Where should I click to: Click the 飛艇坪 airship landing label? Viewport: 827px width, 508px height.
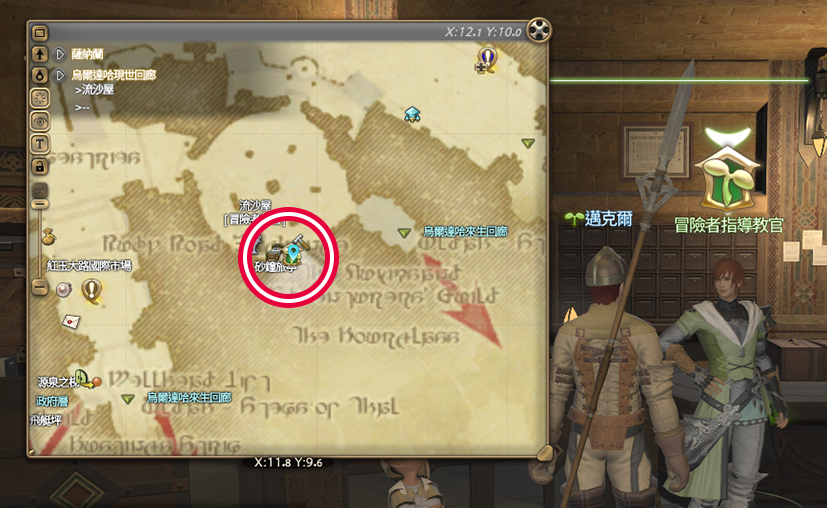(46, 421)
